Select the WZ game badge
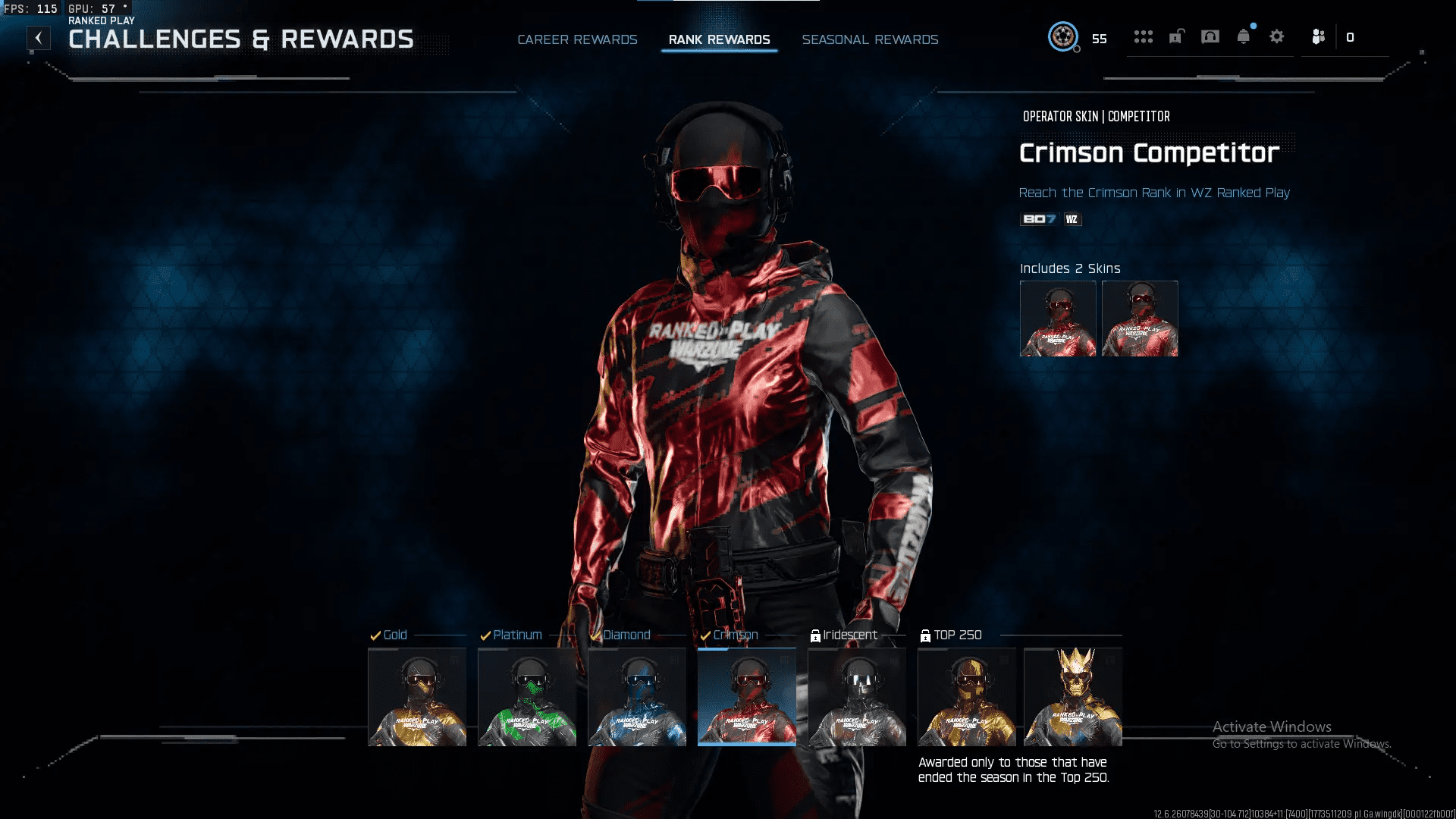The height and width of the screenshot is (819, 1456). [1072, 219]
